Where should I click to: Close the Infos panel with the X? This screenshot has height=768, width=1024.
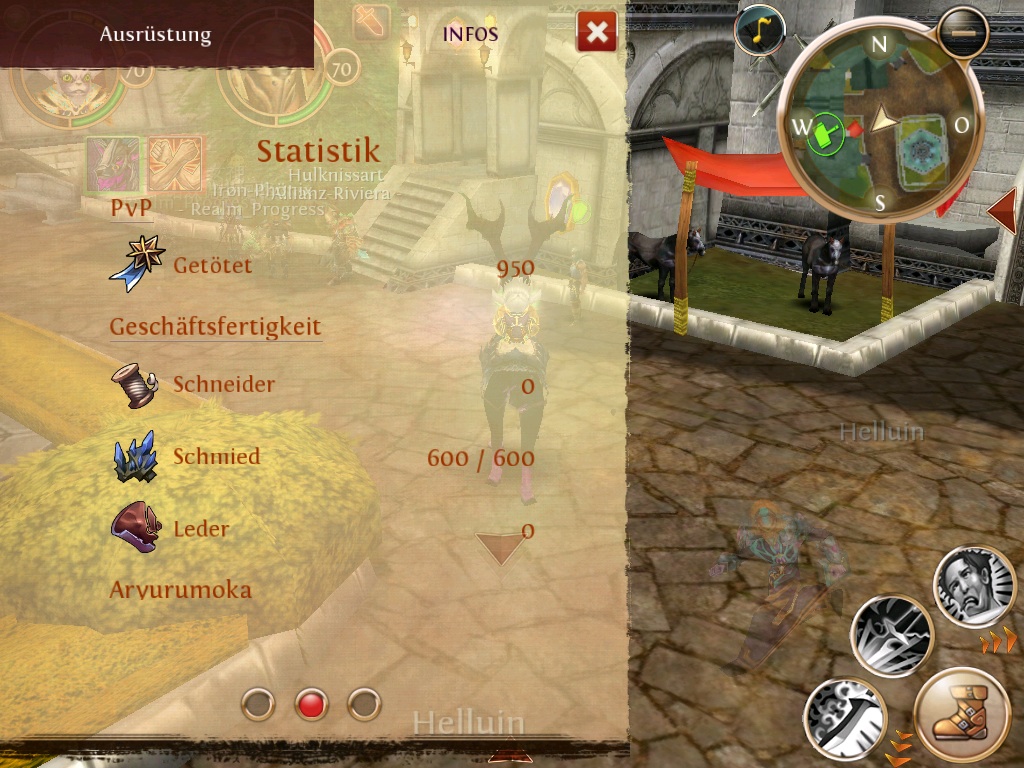pos(596,33)
